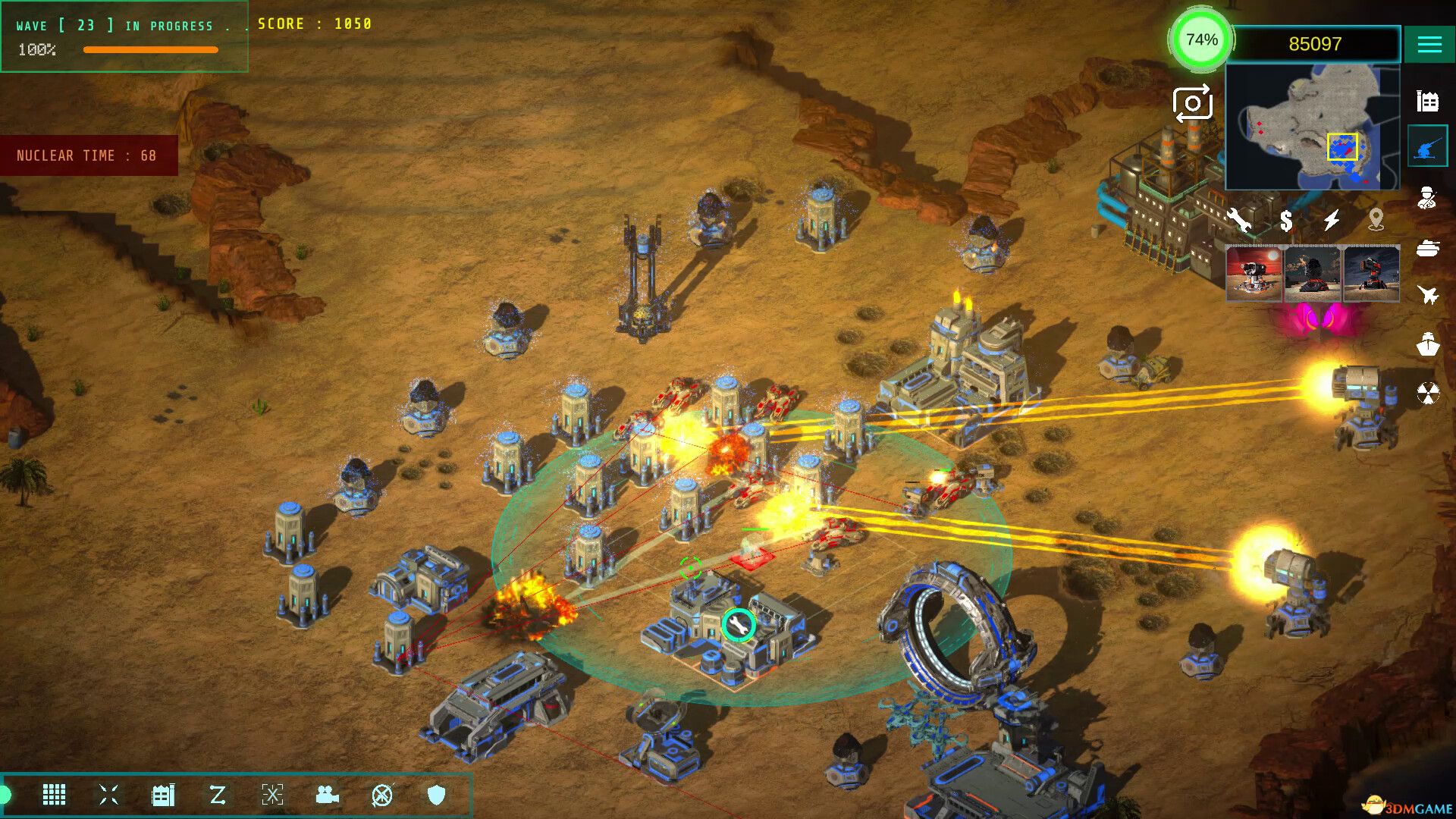Rotate the camera view
1456x819 pixels.
pyautogui.click(x=1192, y=104)
